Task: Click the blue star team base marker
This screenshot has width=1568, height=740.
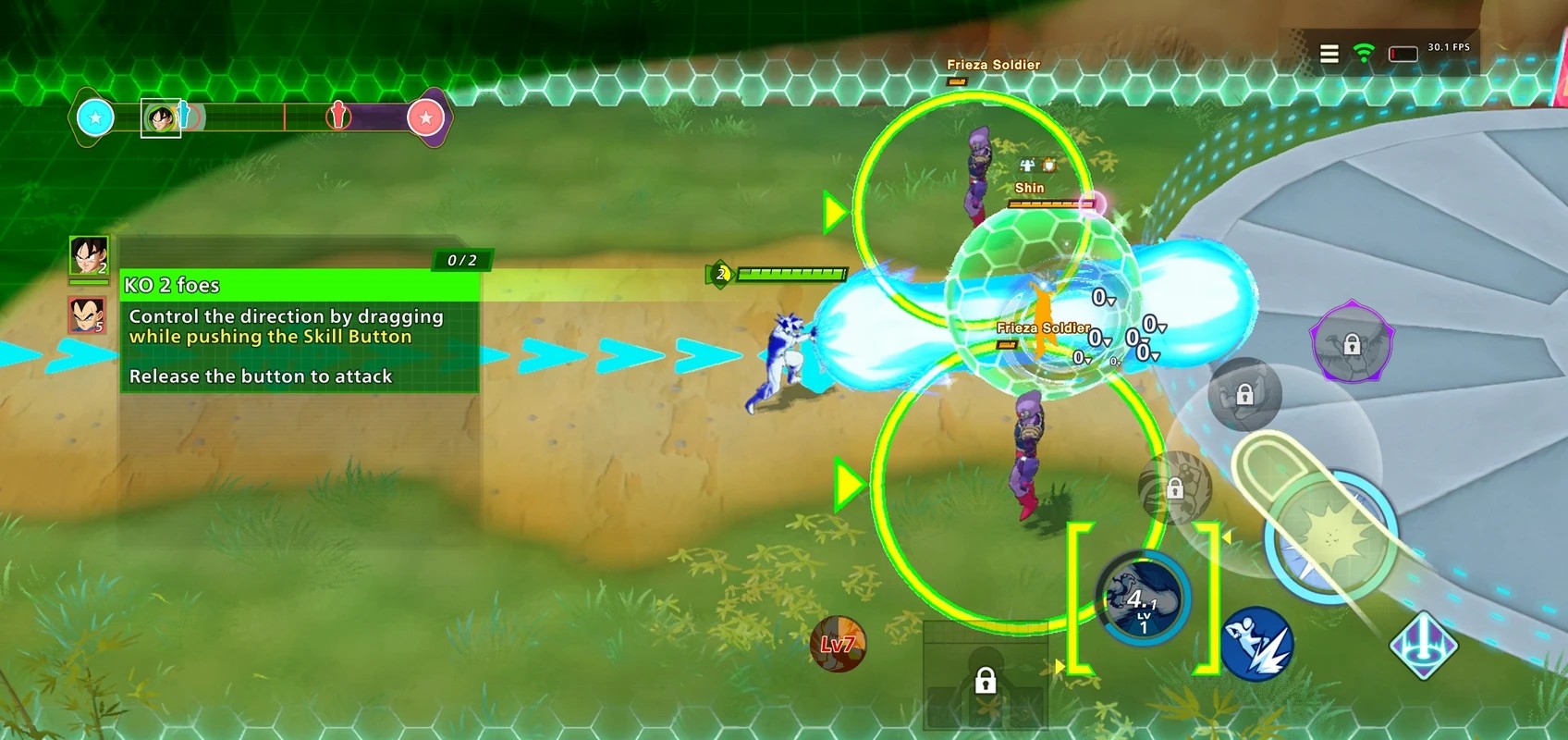Action: pos(95,117)
